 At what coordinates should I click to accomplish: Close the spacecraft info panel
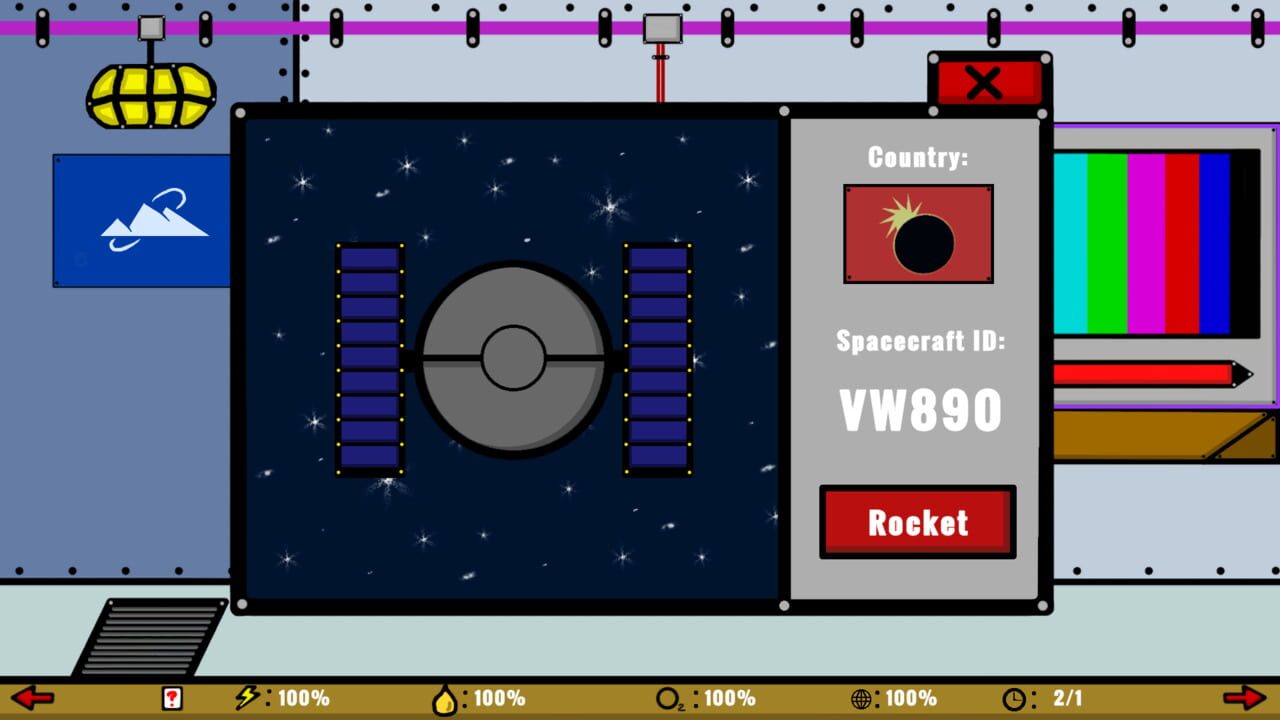pos(985,84)
